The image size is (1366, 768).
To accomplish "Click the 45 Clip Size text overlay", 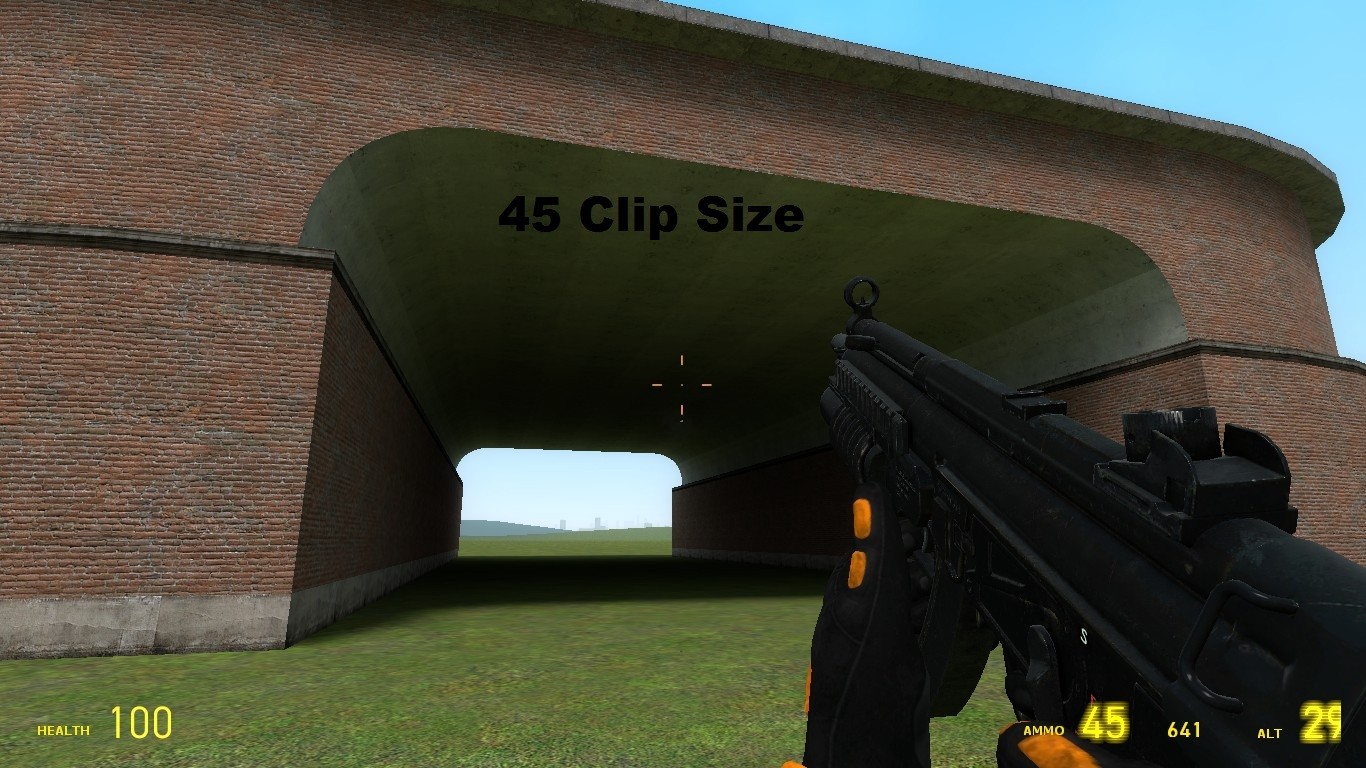I will (x=650, y=214).
